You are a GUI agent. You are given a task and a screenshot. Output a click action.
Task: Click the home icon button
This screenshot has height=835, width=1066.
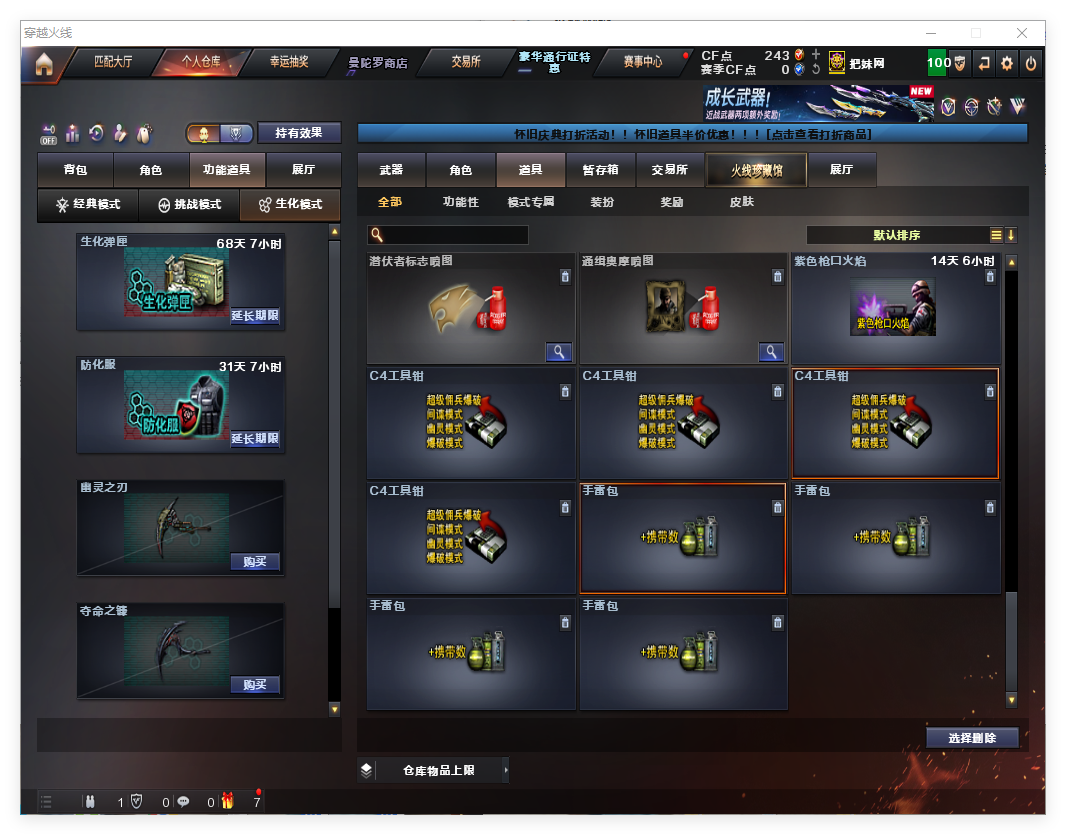pyautogui.click(x=43, y=65)
